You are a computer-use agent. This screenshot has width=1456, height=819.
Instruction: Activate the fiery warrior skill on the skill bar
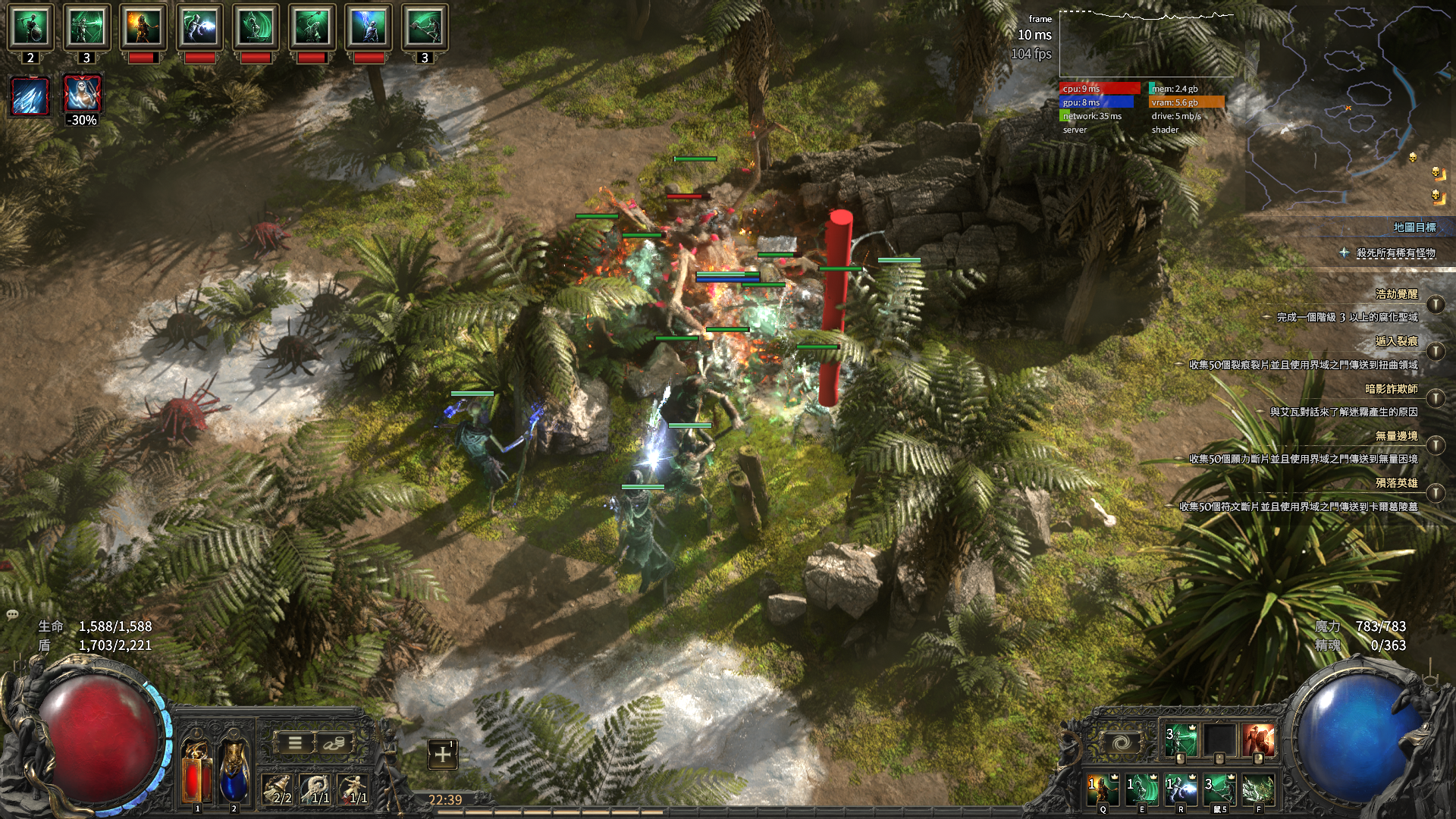(1258, 741)
